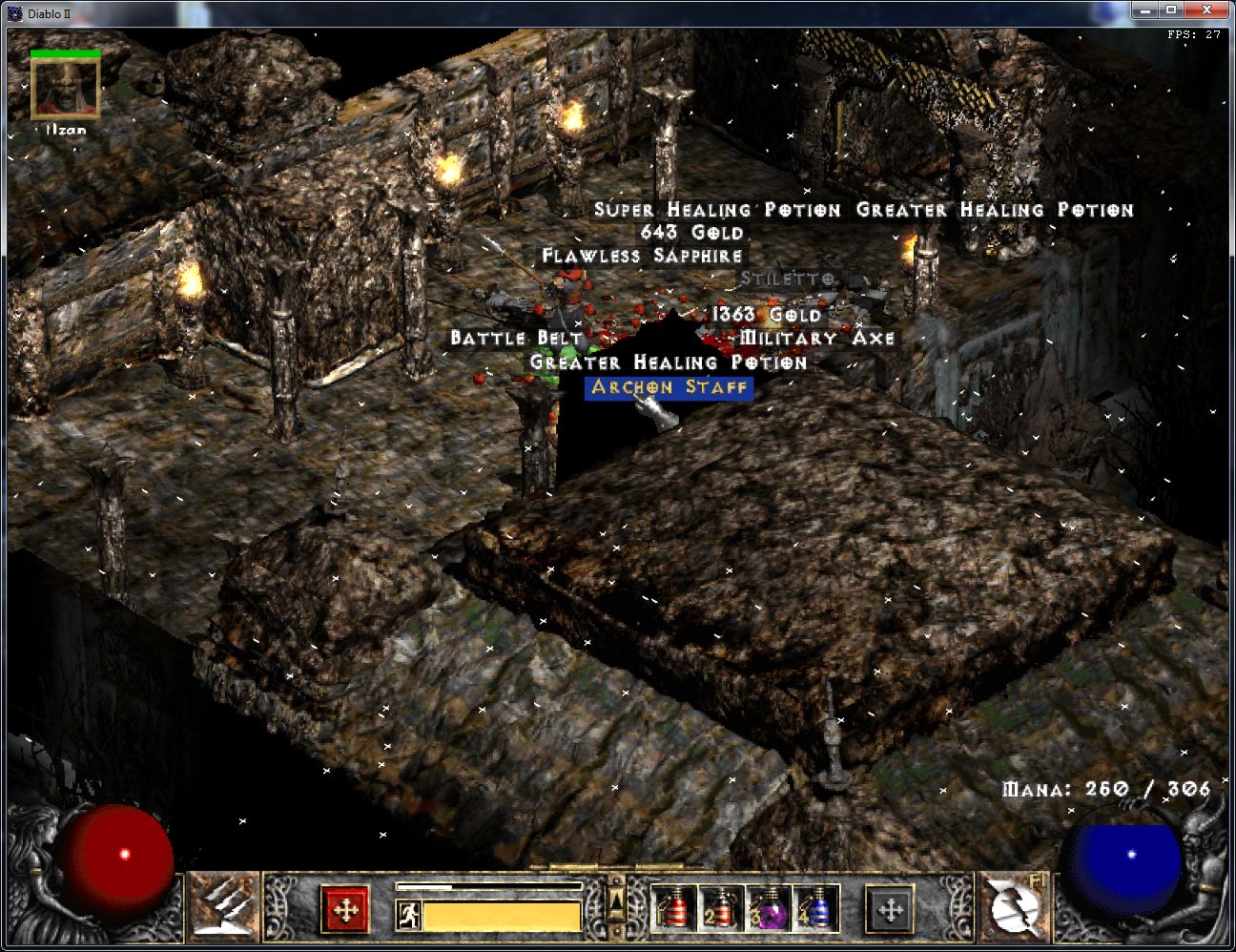Screen dimensions: 1236x952
Task: Pick up the Archon Staff
Action: coord(668,388)
